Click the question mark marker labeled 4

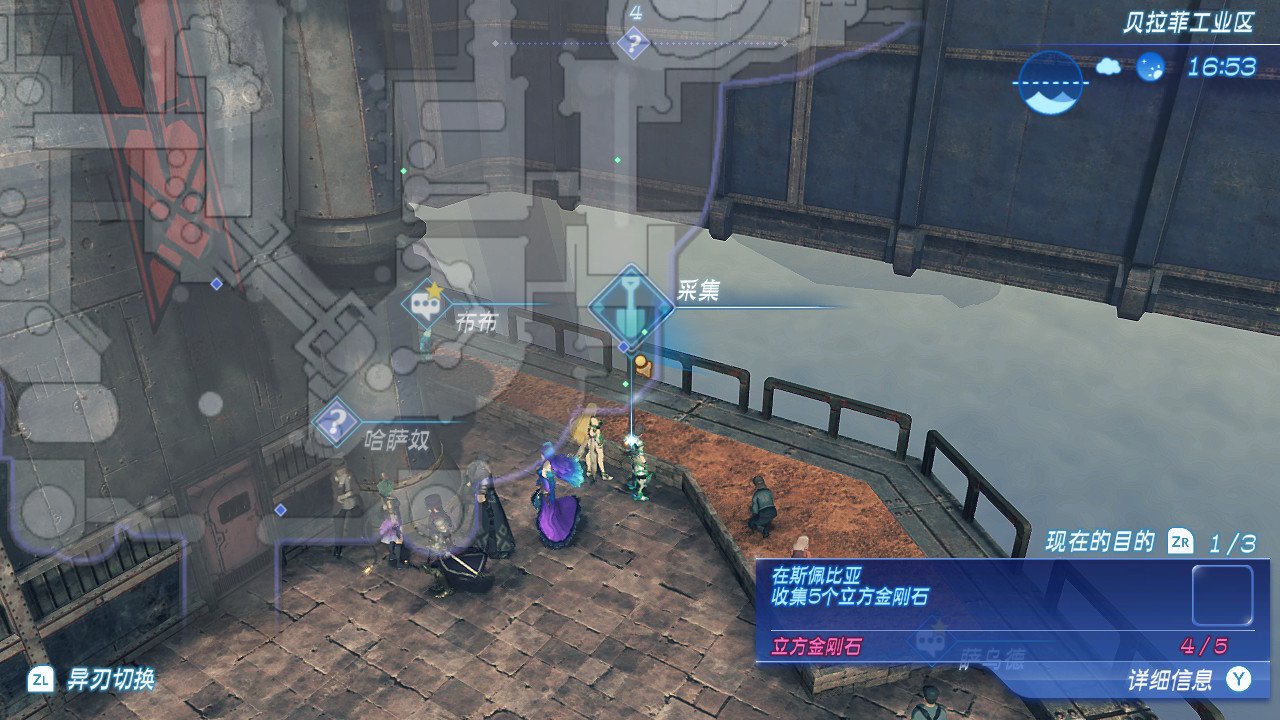point(634,43)
